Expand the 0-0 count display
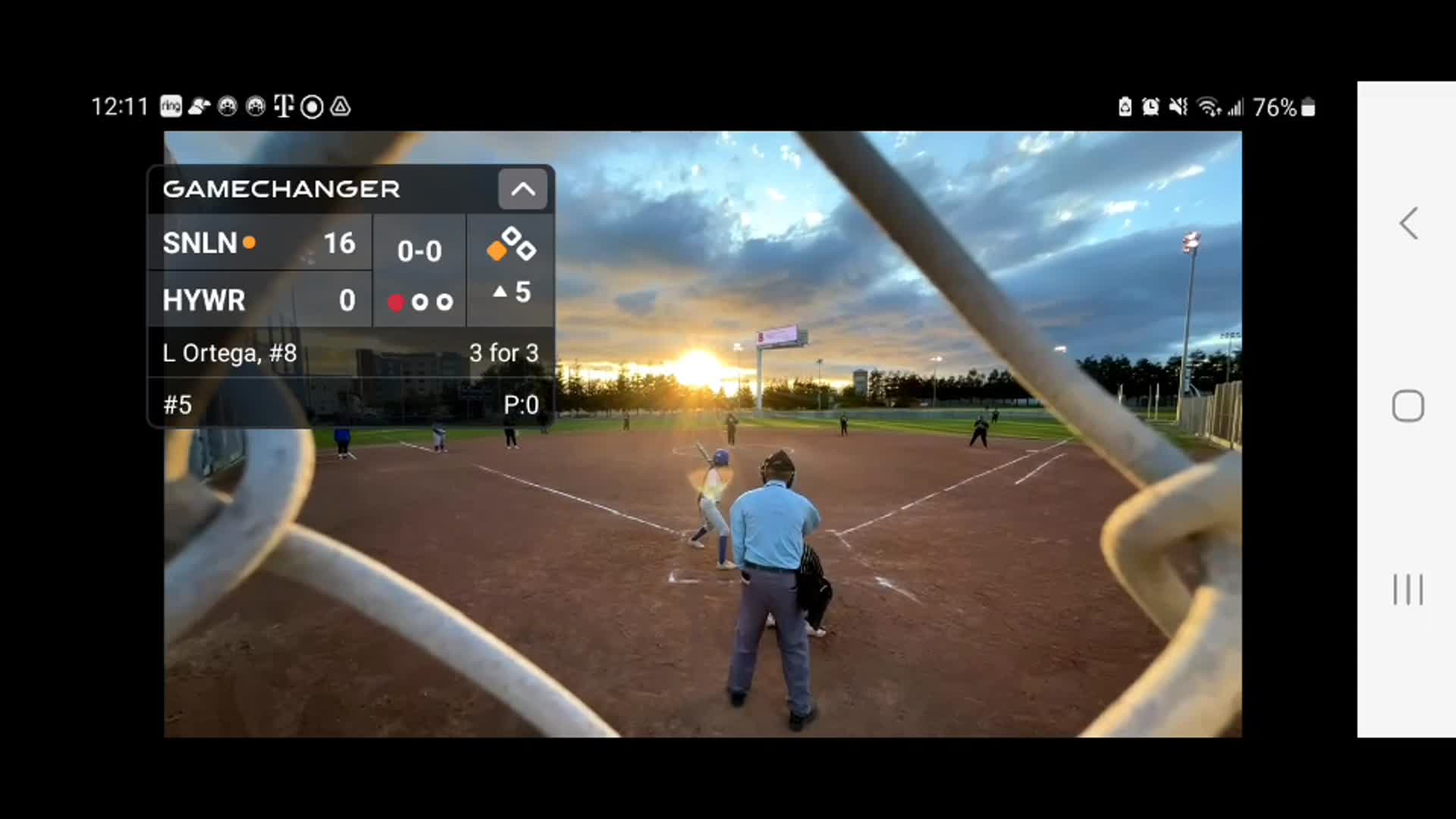This screenshot has height=819, width=1456. coord(419,250)
